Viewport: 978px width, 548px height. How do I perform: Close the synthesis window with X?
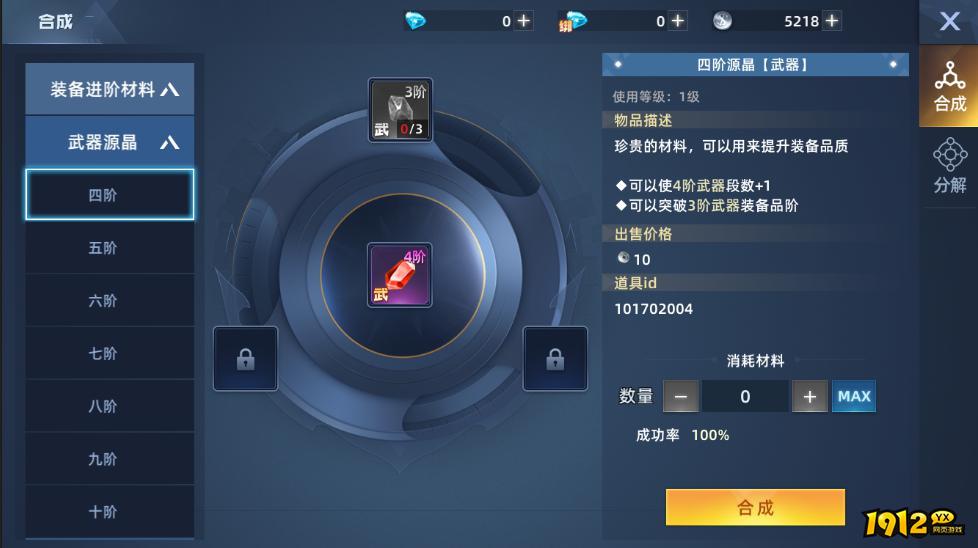(x=949, y=22)
